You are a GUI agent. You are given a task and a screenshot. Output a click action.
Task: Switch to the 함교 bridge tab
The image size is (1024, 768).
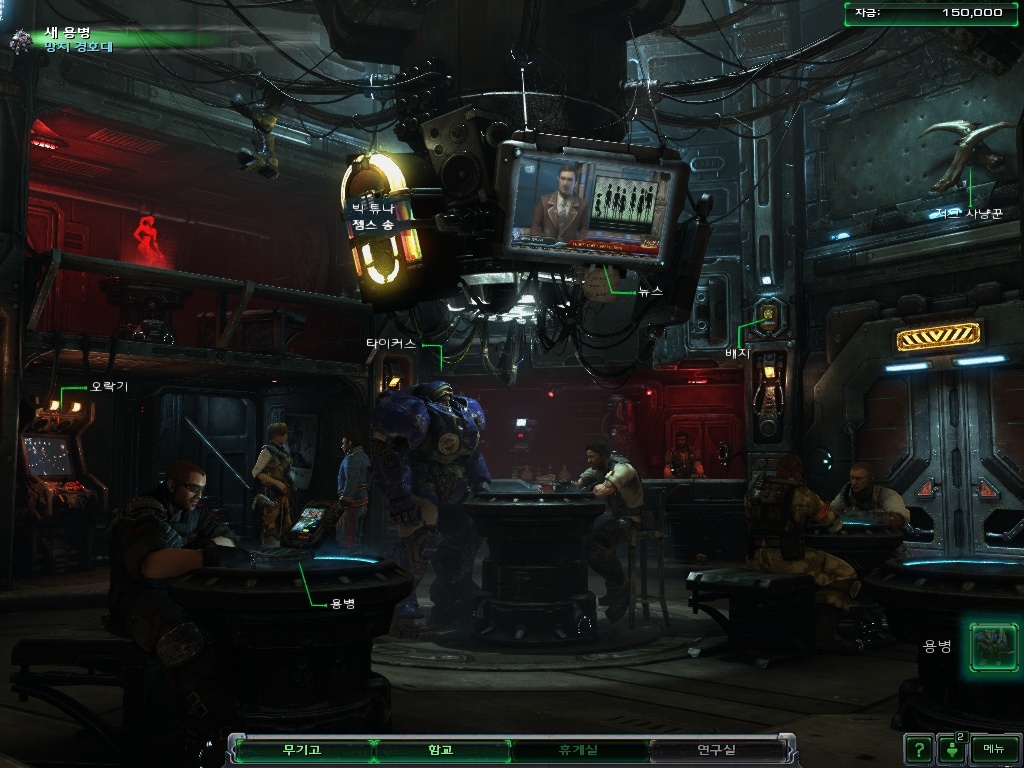coord(440,749)
